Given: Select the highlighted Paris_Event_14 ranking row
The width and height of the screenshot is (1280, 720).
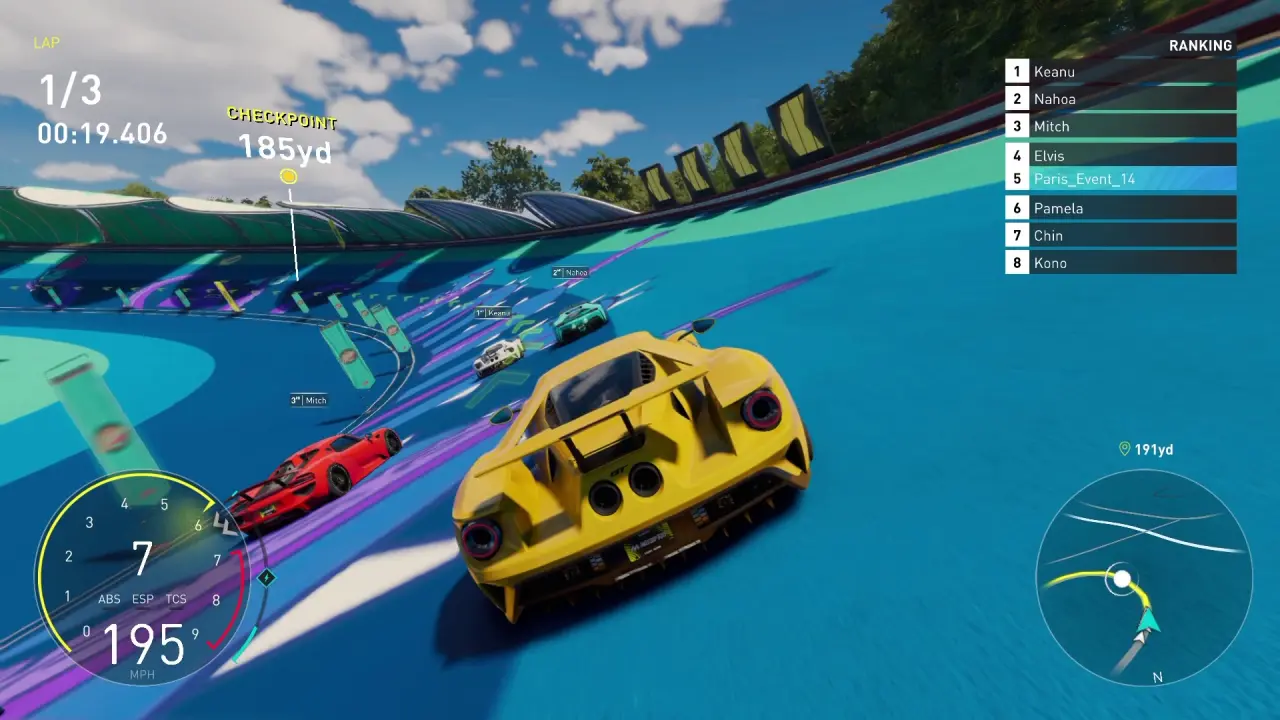Looking at the screenshot, I should (x=1120, y=179).
